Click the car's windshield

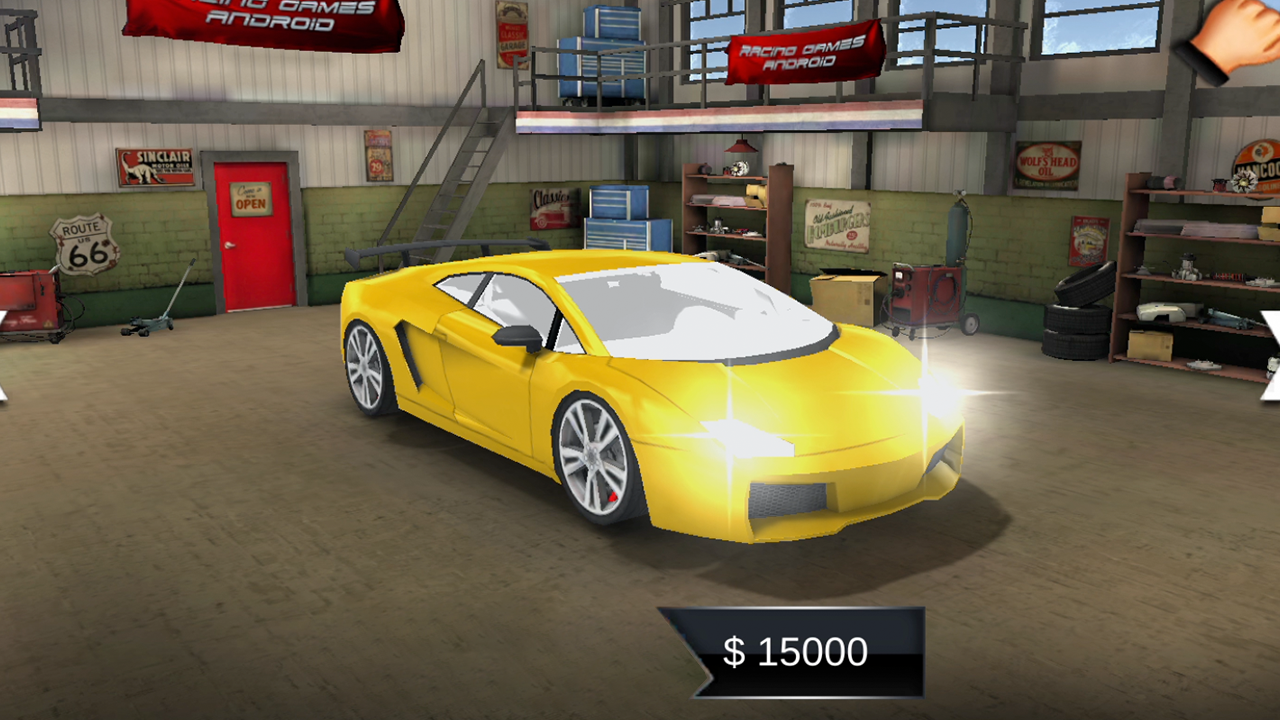(690, 310)
